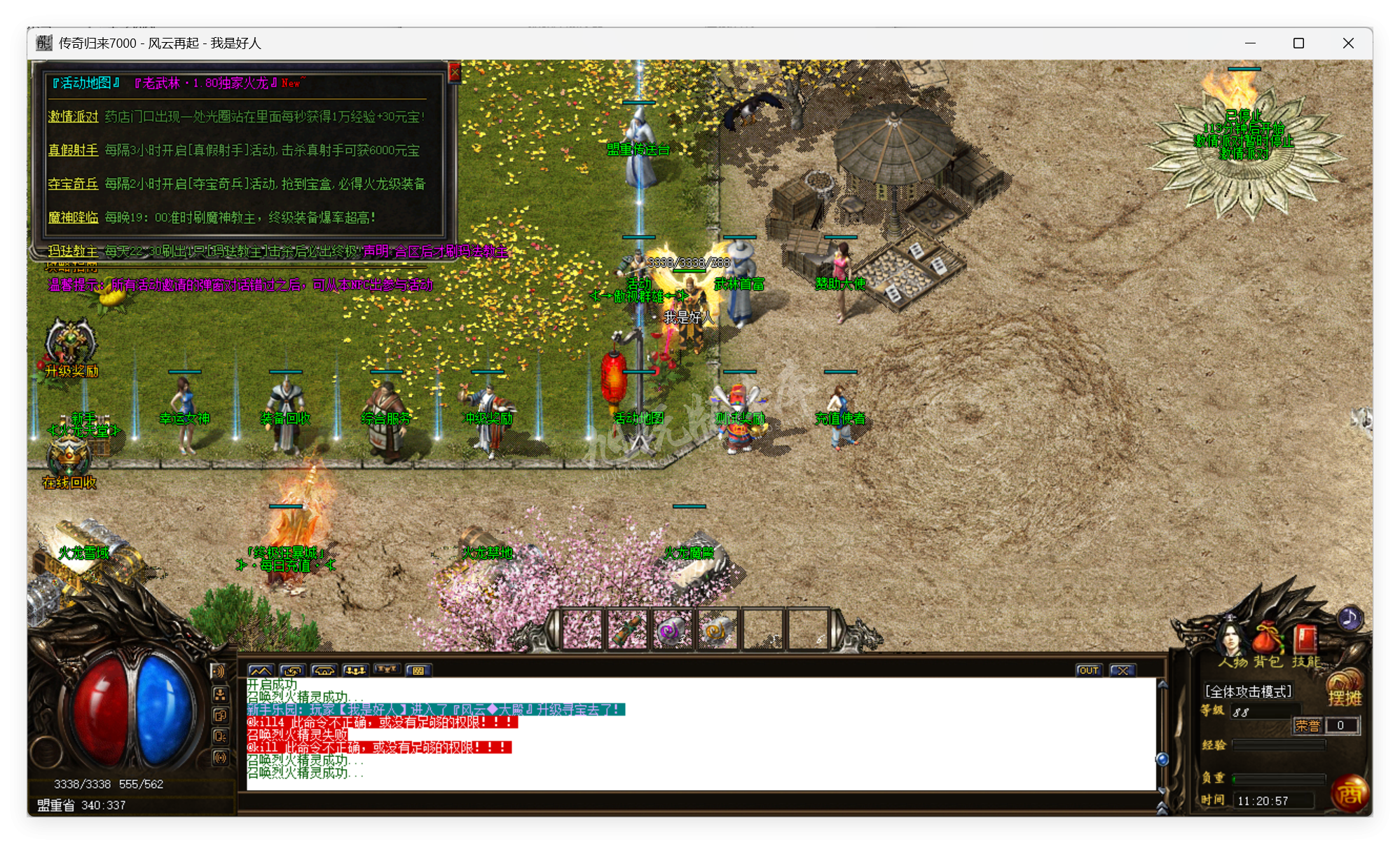Toggle the 全体攻击模式 attack mode
Screen dimensions: 1400x844
coord(1249,690)
